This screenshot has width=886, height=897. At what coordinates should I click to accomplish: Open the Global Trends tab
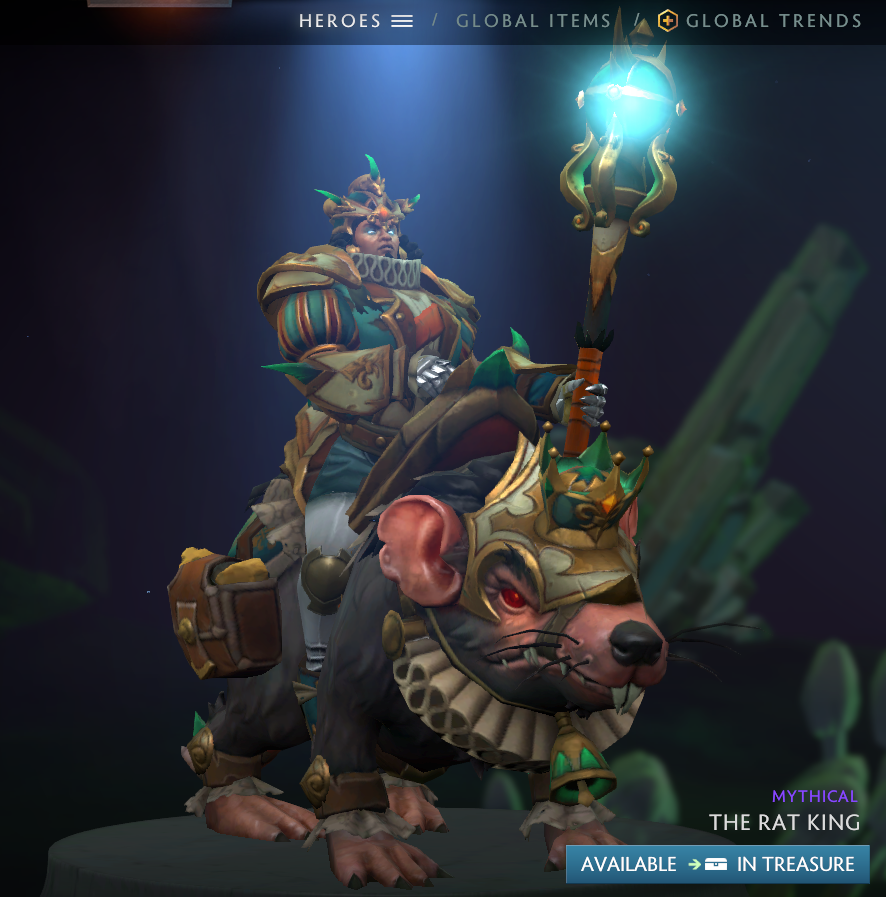click(760, 21)
